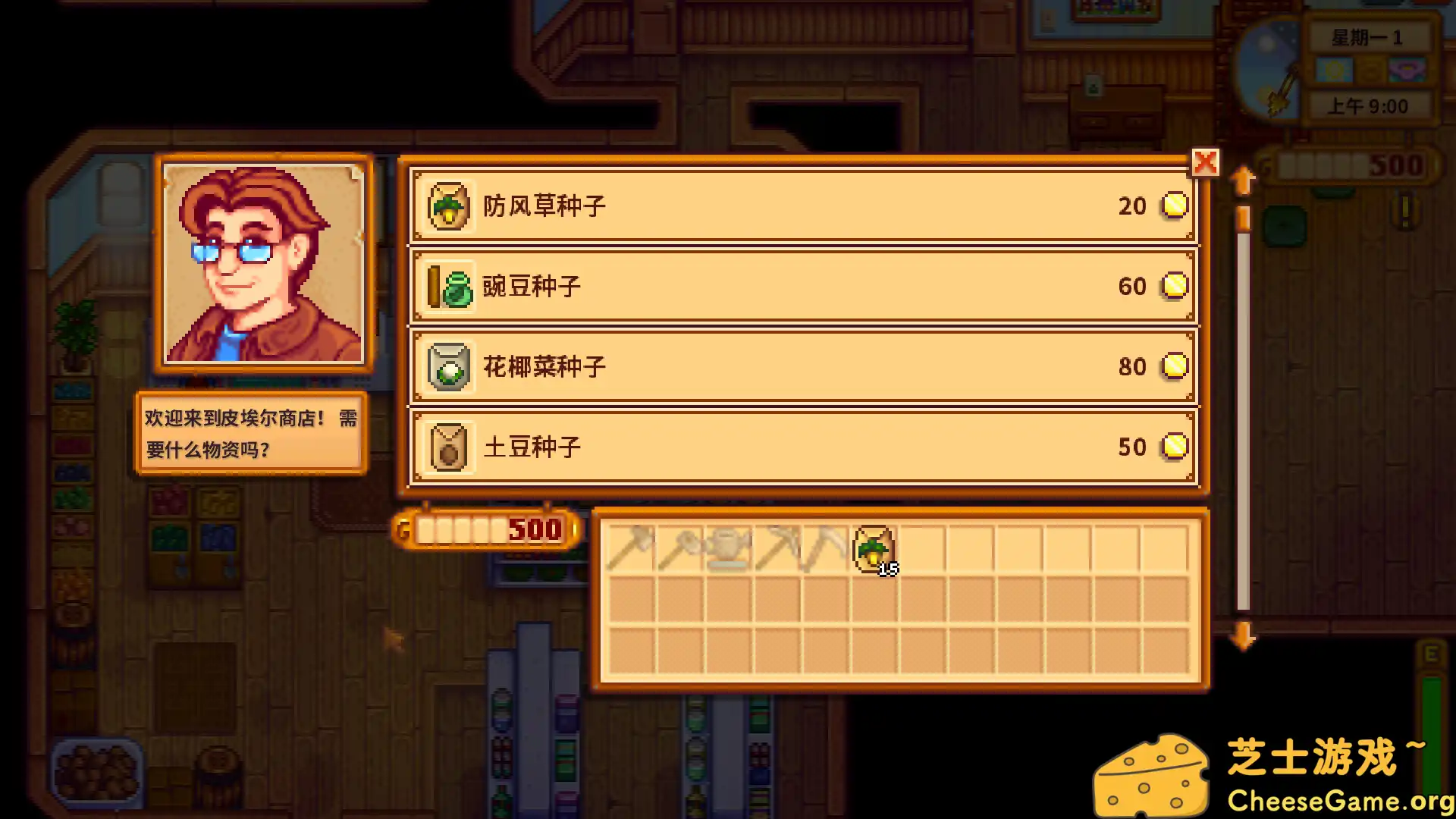Click the 防风草种子 seed packet icon
The image size is (1456, 819).
tap(447, 206)
